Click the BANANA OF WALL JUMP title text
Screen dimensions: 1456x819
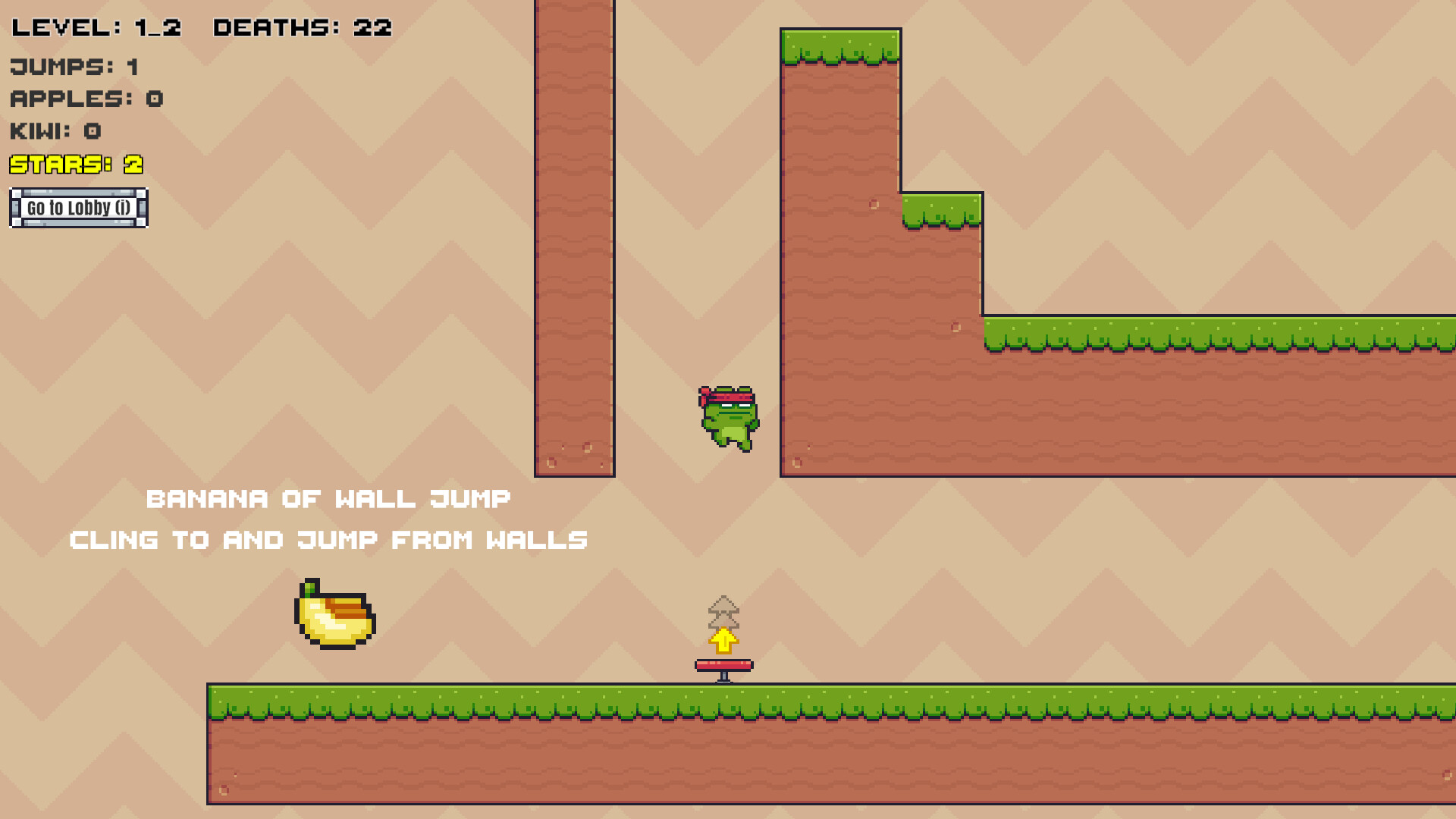[328, 498]
